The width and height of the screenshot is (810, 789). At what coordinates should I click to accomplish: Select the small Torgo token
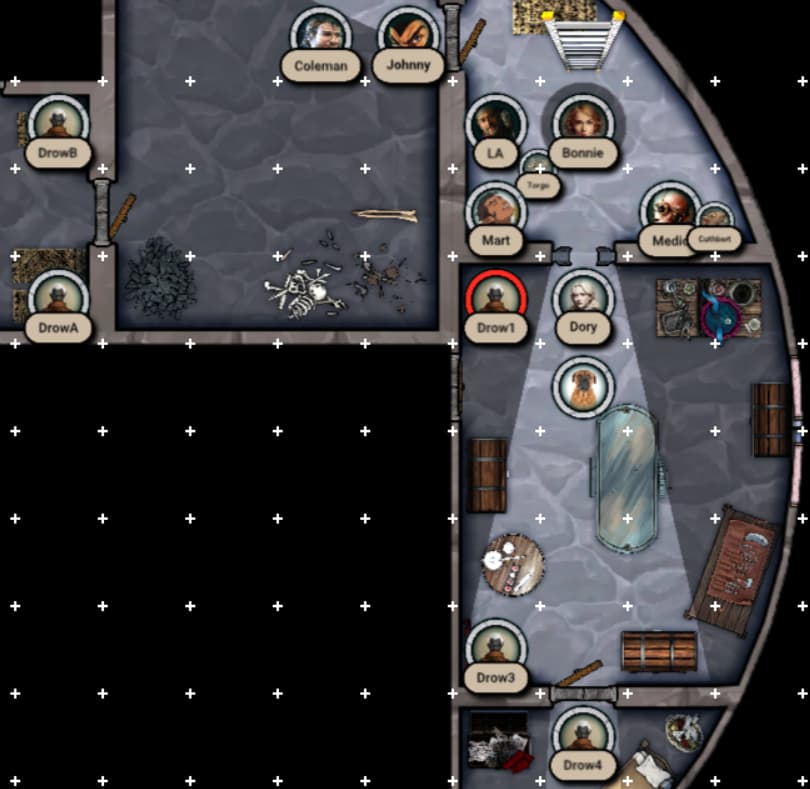[538, 167]
